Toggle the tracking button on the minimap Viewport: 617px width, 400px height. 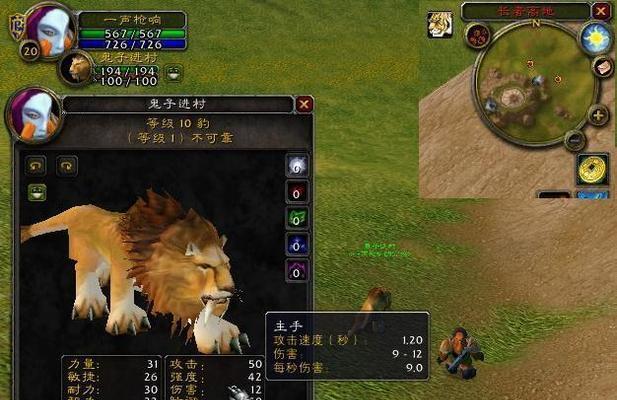point(477,37)
